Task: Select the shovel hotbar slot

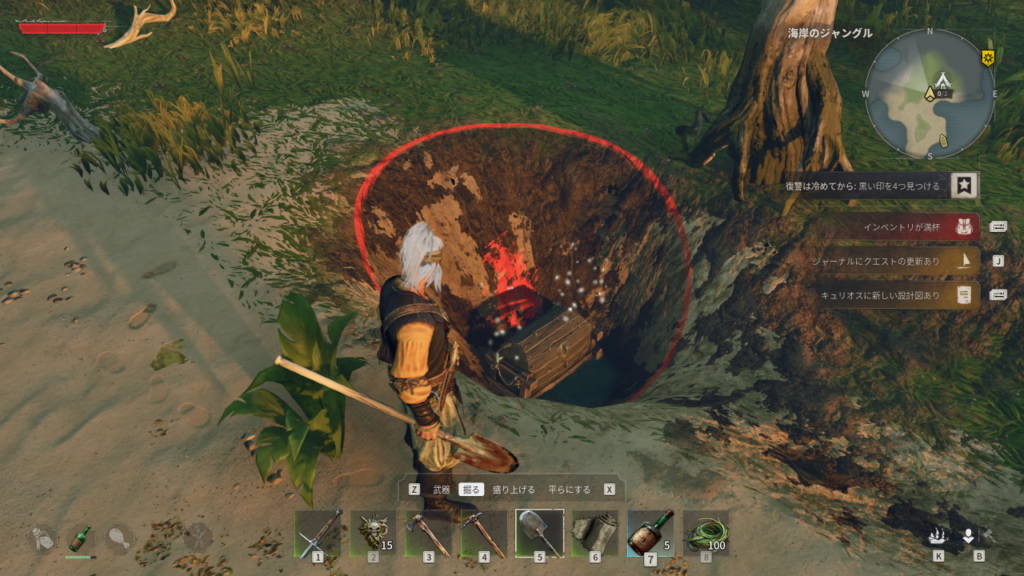Action: coord(538,533)
